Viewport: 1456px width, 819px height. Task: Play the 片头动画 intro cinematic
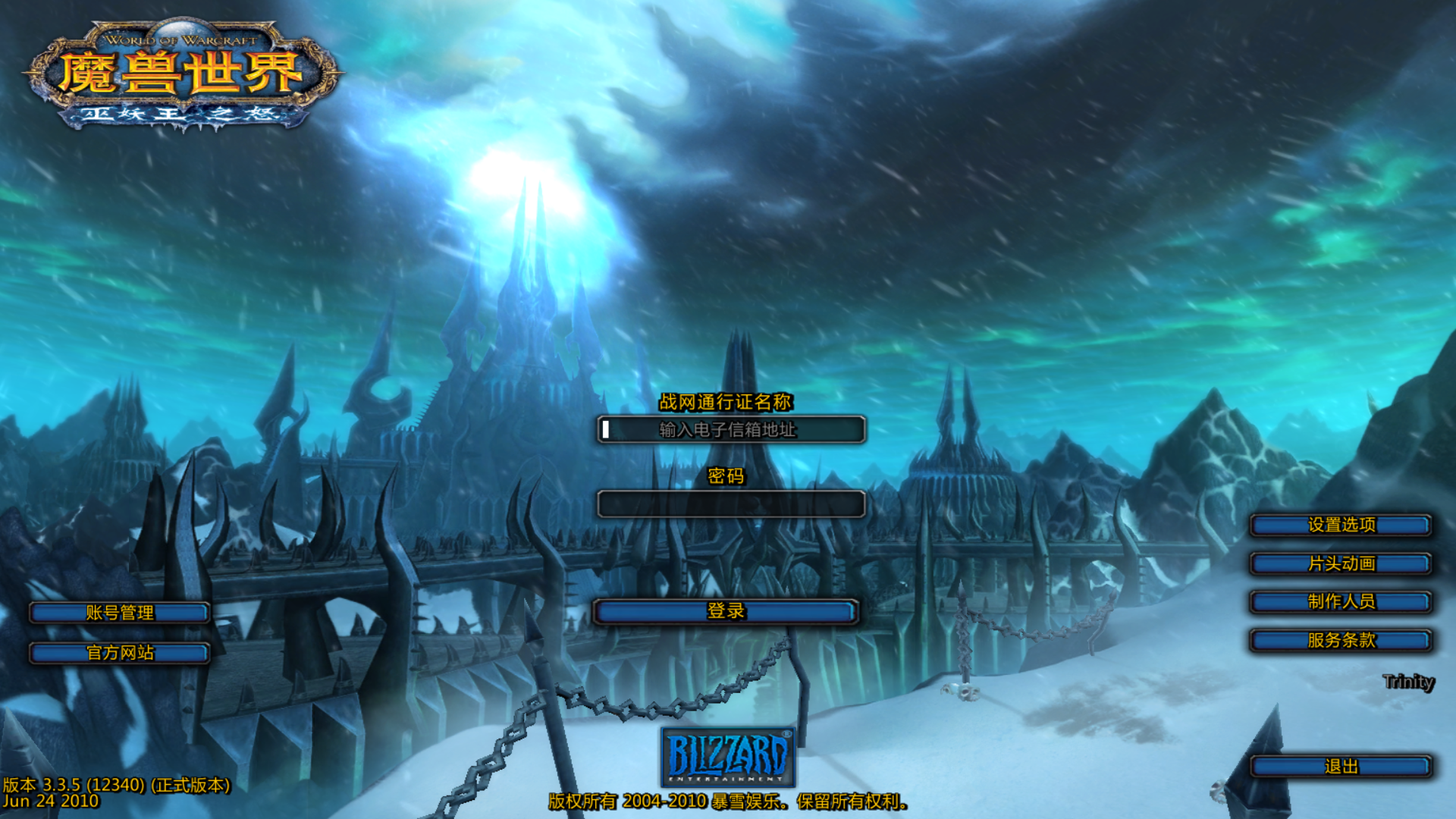tap(1341, 563)
